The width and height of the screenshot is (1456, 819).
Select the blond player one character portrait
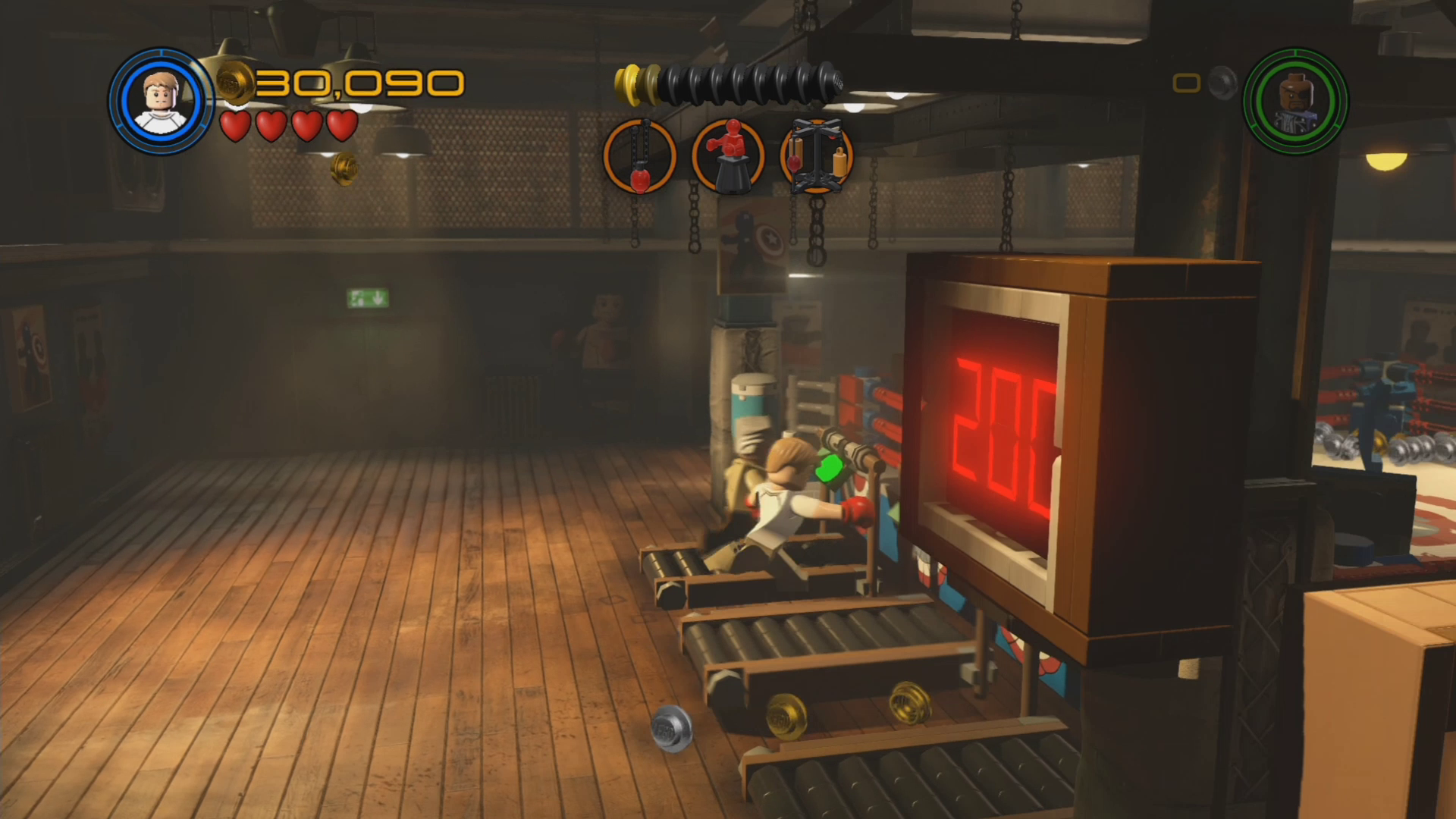tap(161, 102)
